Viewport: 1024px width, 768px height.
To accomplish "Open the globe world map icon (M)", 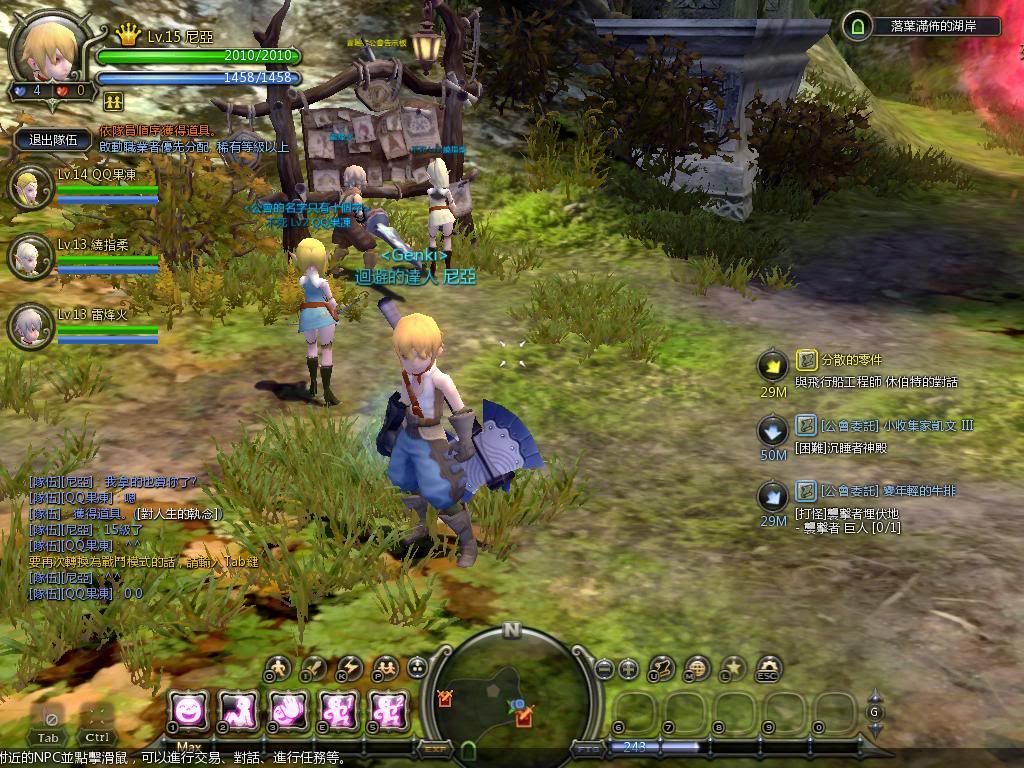I will (697, 667).
